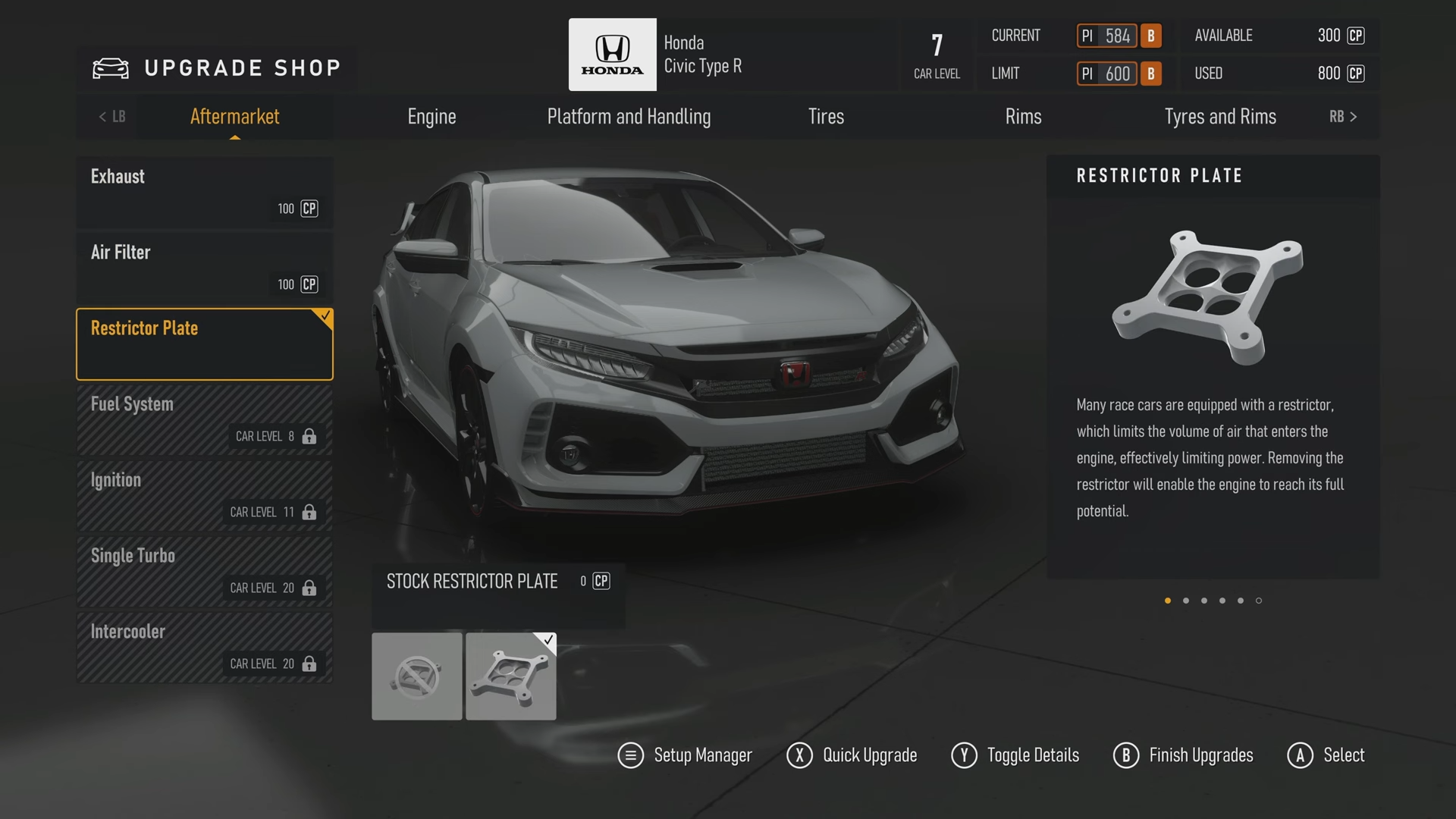
Task: Choose the Exhaust upgrade category
Action: pos(204,192)
